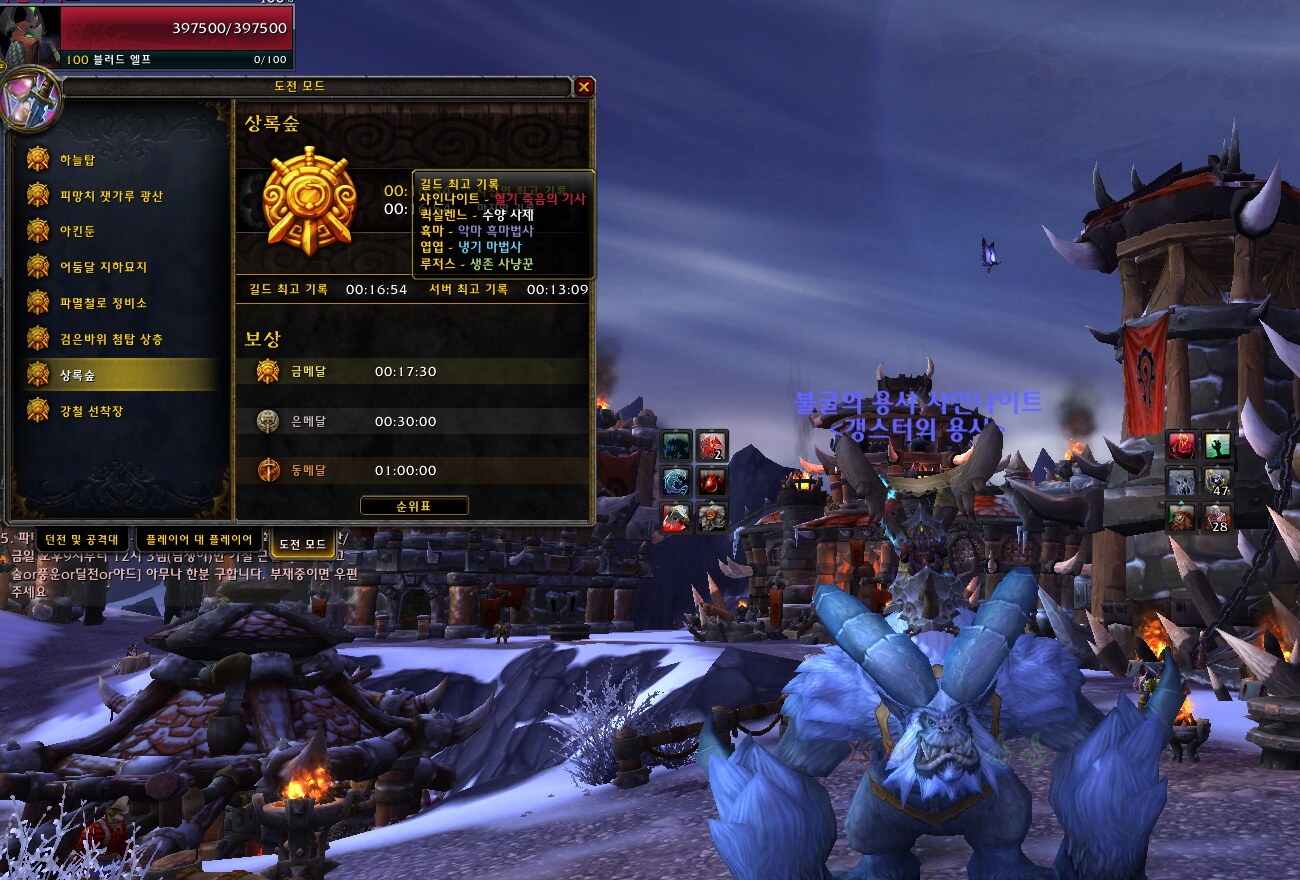Open the 순위표 leaderboard button
This screenshot has height=880, width=1300.
click(x=414, y=506)
